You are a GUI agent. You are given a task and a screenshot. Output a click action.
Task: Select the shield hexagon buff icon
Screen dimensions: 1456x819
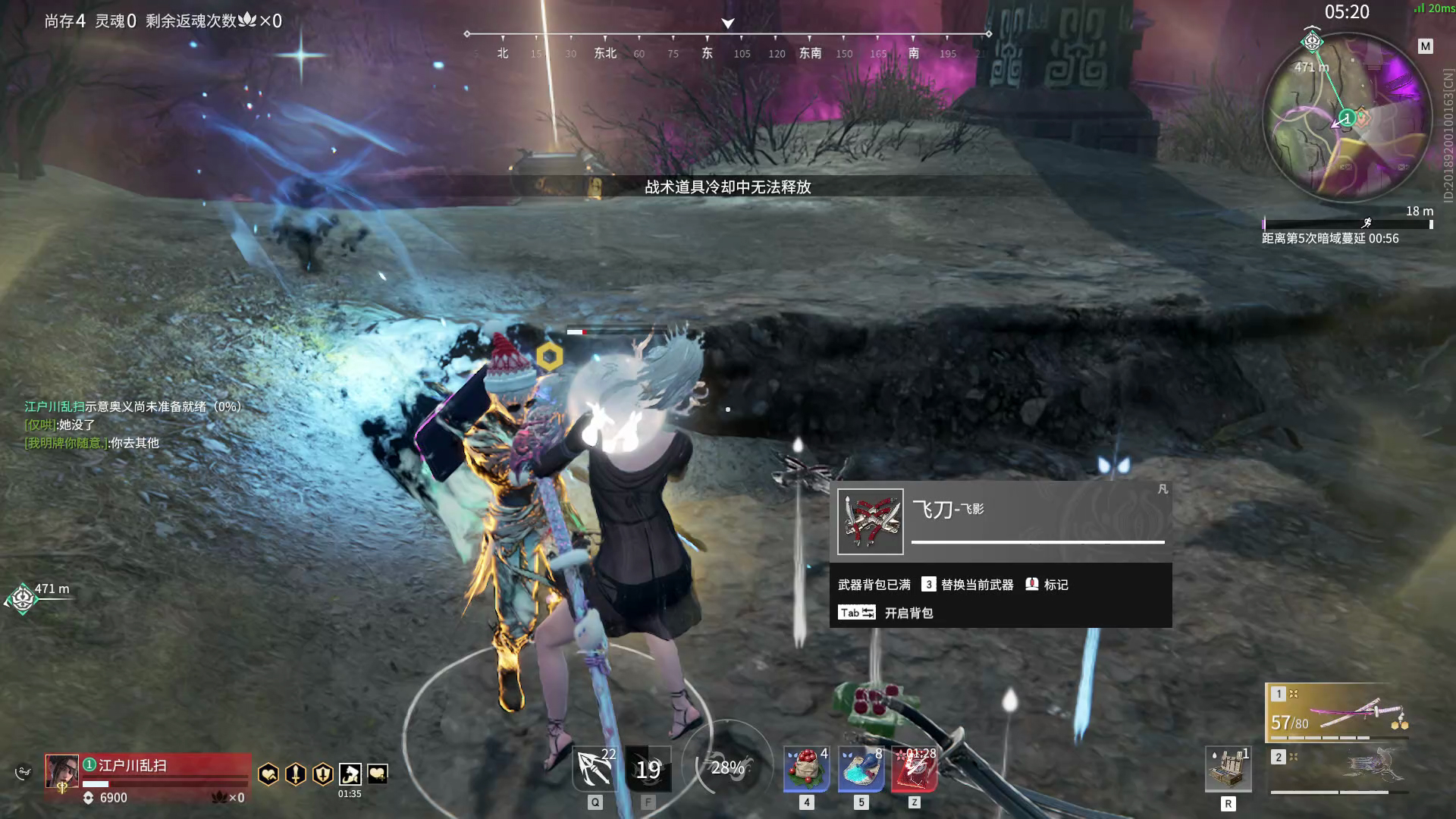pyautogui.click(x=322, y=773)
